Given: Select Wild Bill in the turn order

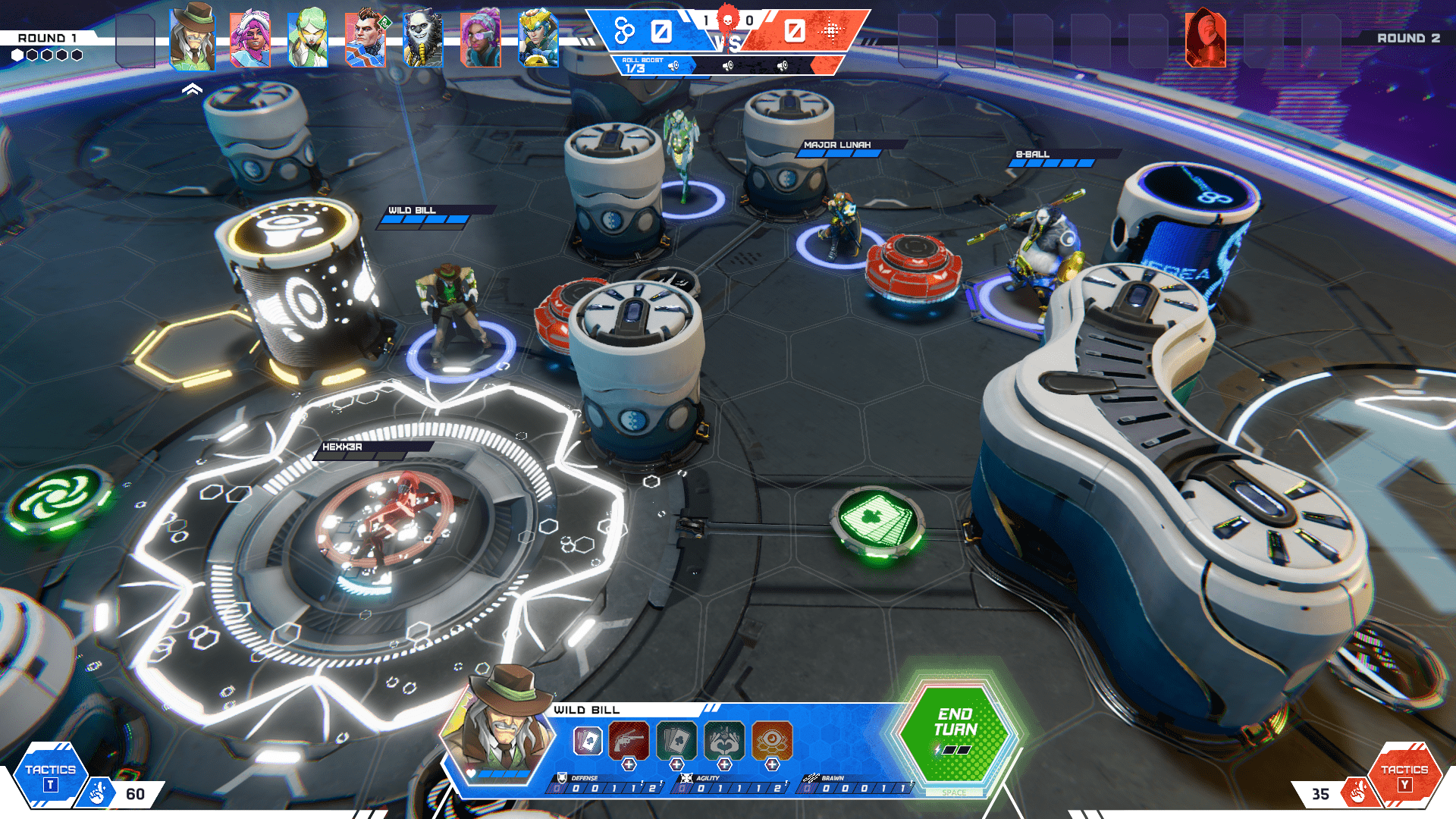Looking at the screenshot, I should 193,38.
